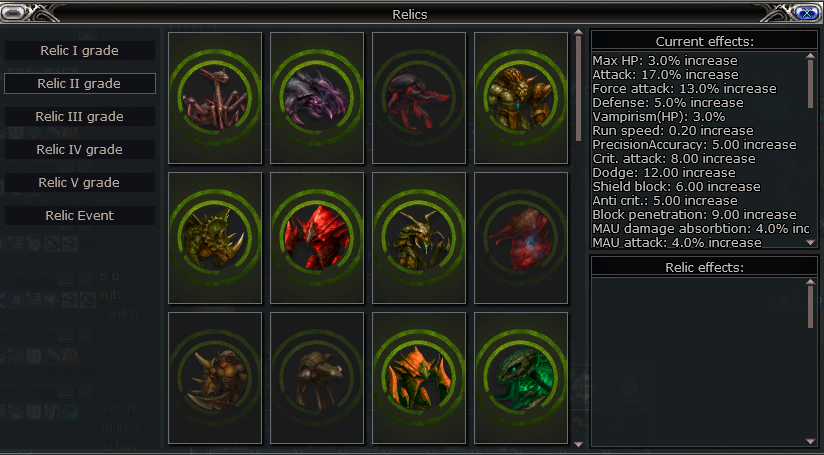824x455 pixels.
Task: Open the Relic III grade tab
Action: coord(80,116)
